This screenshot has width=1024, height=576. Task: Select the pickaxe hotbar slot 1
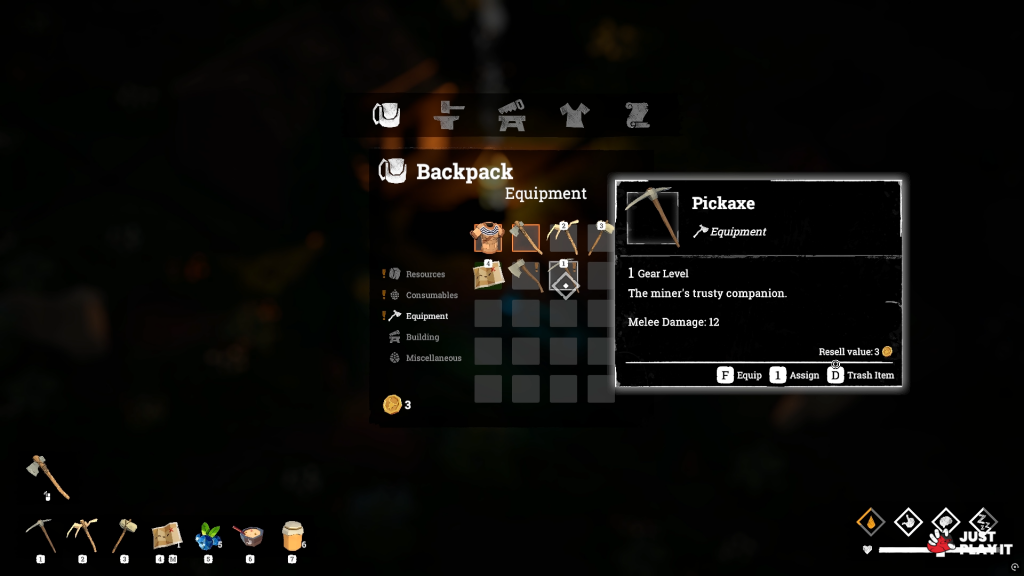coord(40,536)
